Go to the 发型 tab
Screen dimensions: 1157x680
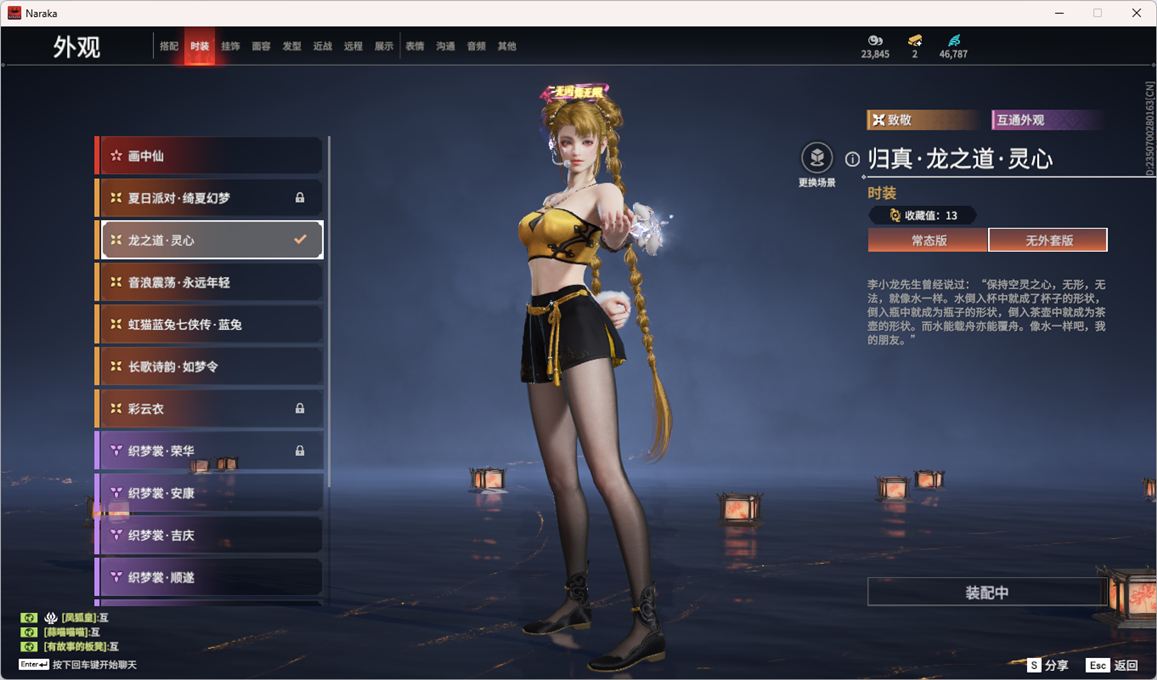click(292, 46)
